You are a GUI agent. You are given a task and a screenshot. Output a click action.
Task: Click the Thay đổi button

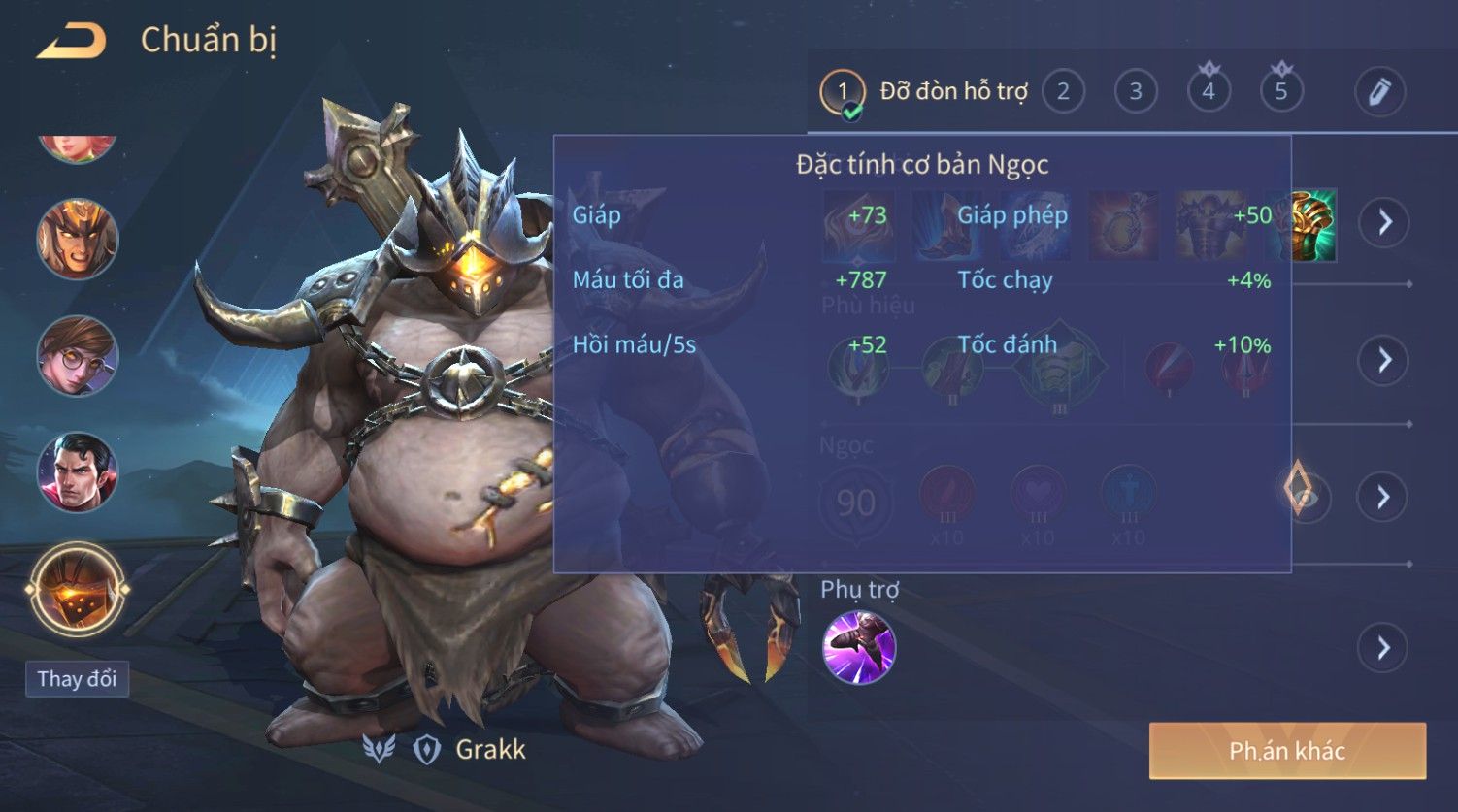[x=77, y=678]
